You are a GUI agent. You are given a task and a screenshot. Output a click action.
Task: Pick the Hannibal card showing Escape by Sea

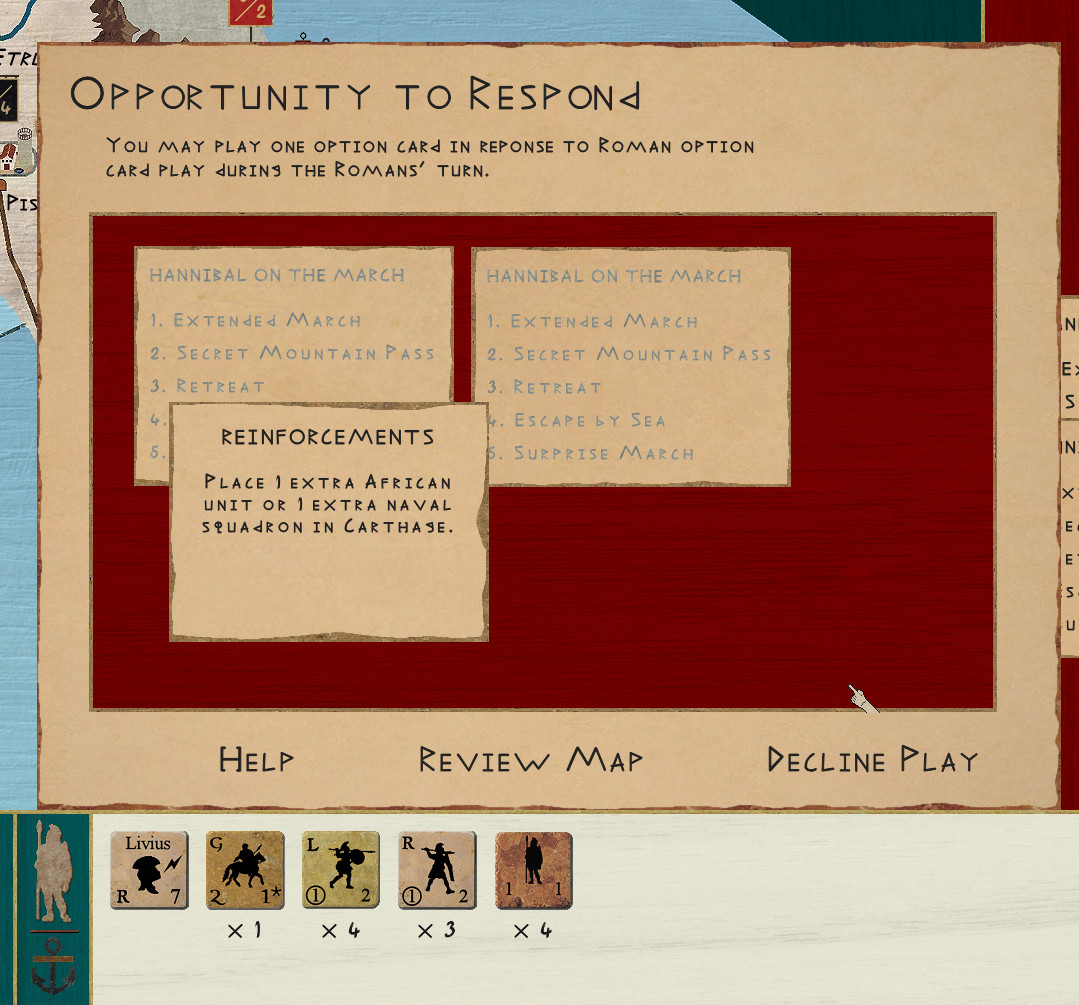tap(630, 366)
